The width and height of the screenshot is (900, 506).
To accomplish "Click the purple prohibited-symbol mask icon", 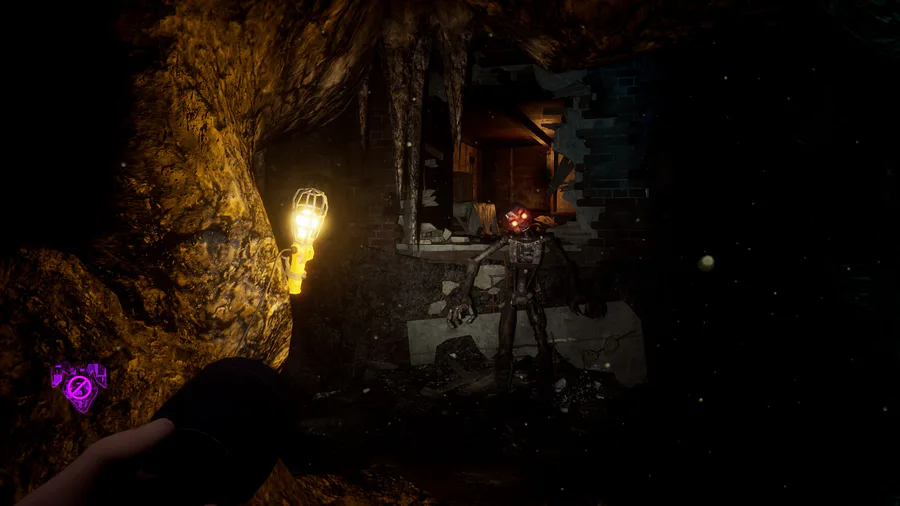I will 76,385.
